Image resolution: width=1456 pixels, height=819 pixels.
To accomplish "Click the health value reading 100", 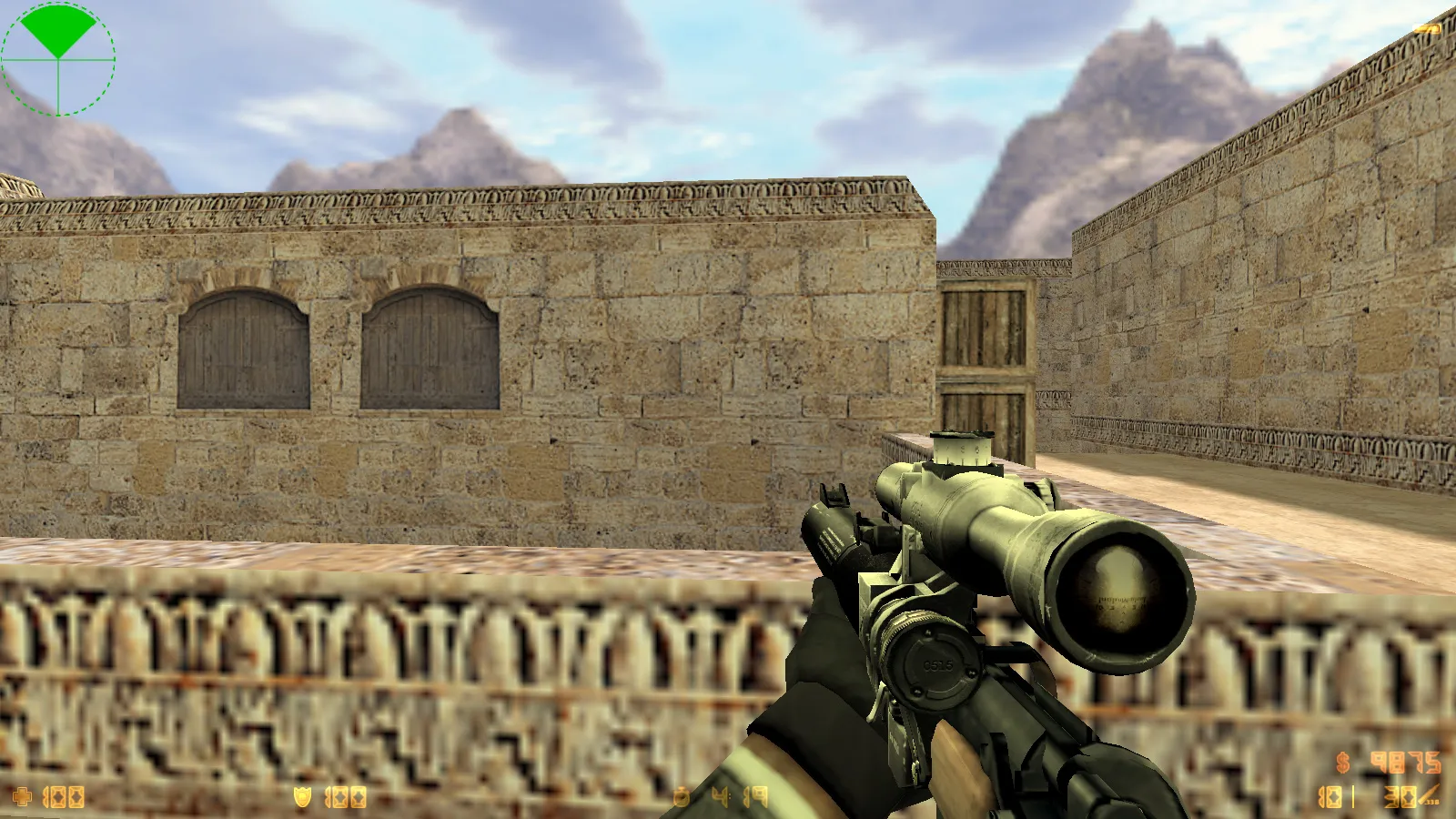I will 64,795.
